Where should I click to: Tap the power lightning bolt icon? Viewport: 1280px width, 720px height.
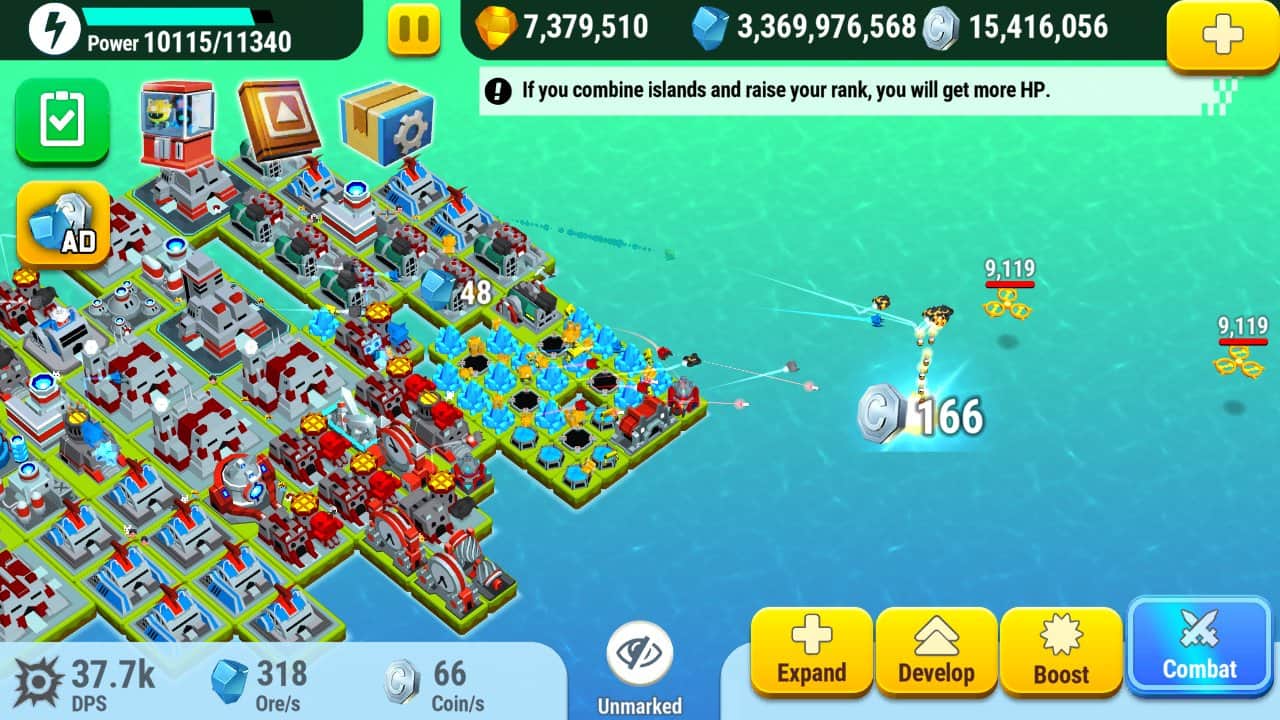(x=54, y=28)
